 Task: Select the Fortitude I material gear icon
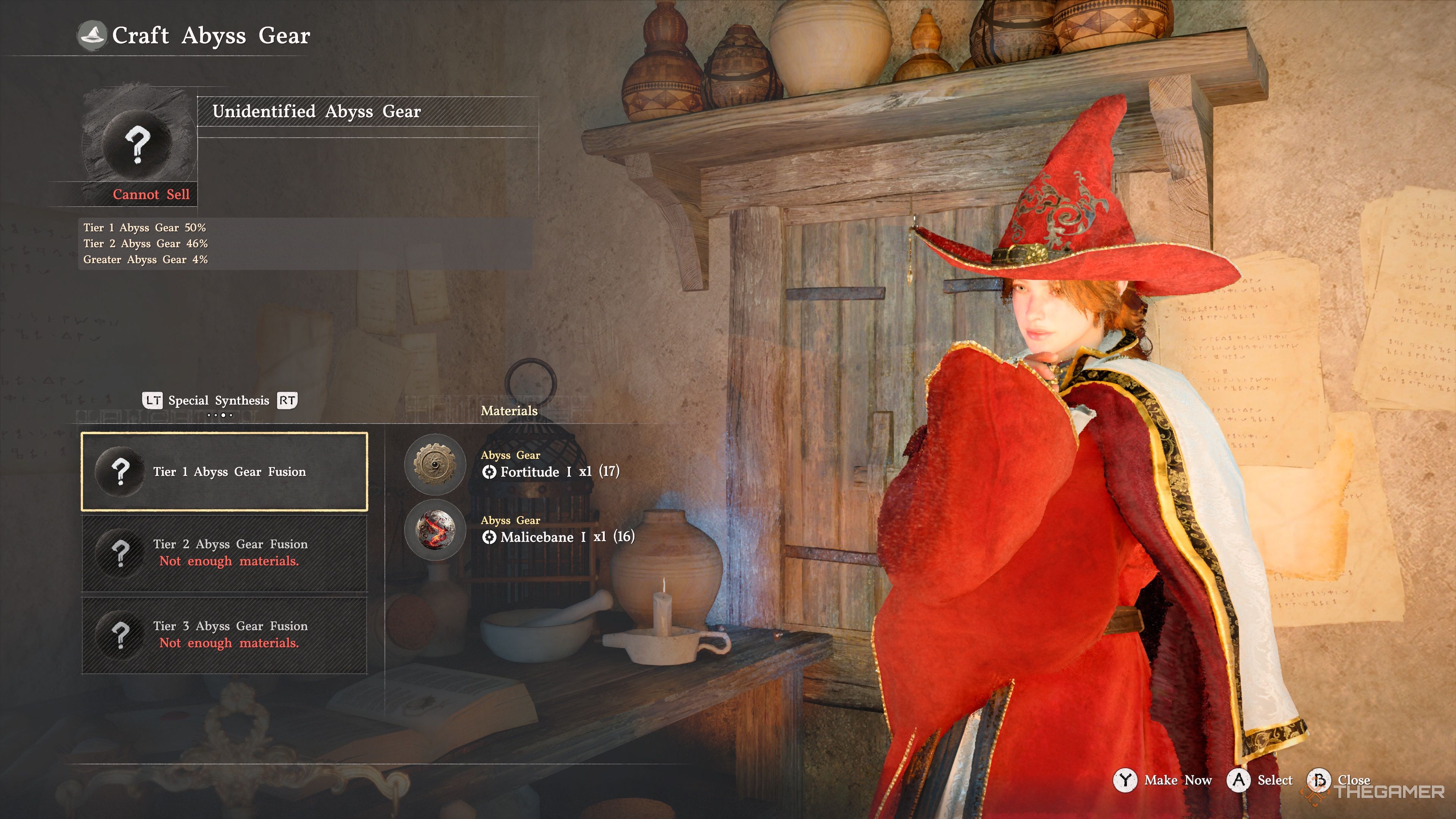435,464
